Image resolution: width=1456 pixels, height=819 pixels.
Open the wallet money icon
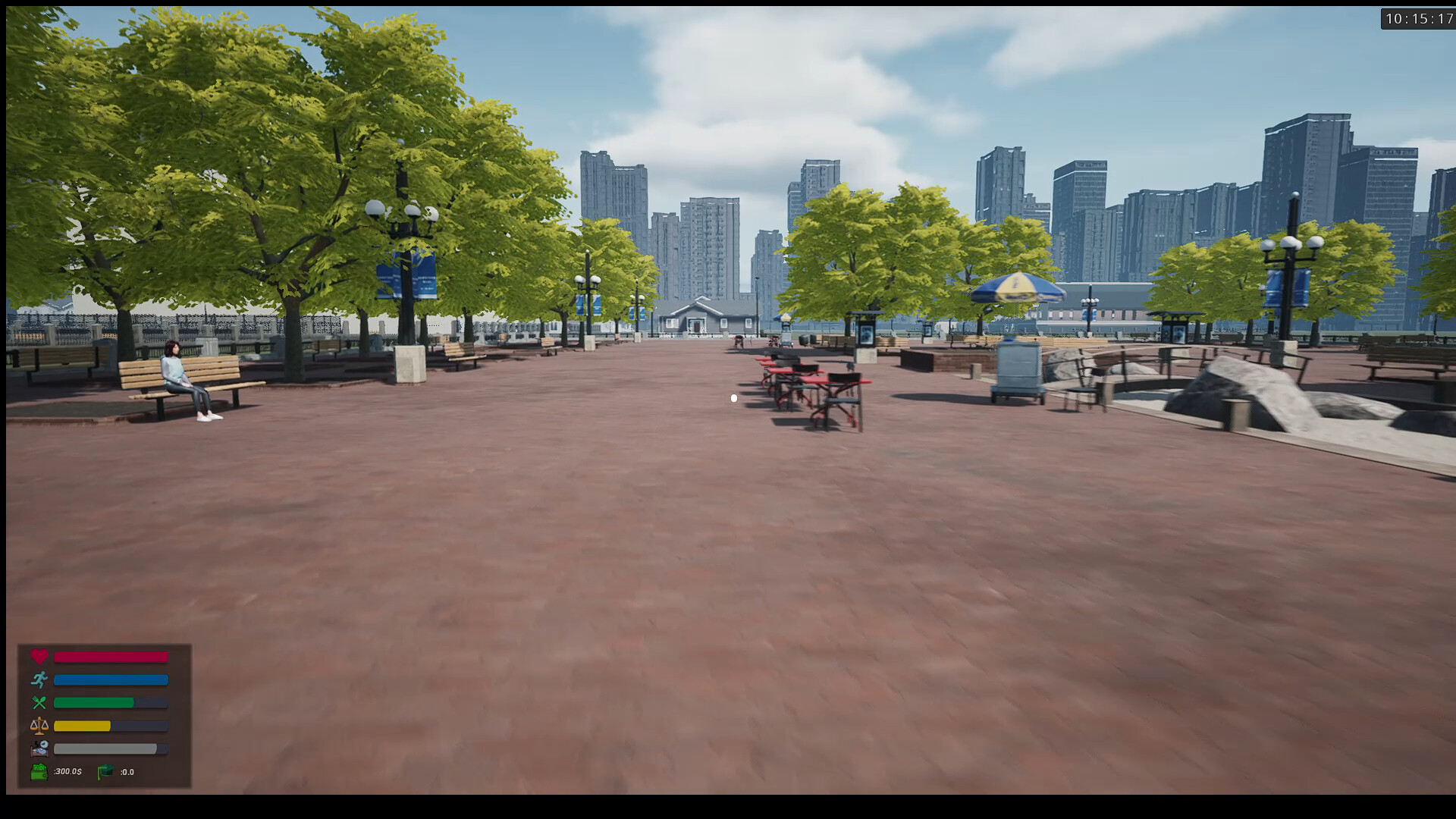click(40, 772)
